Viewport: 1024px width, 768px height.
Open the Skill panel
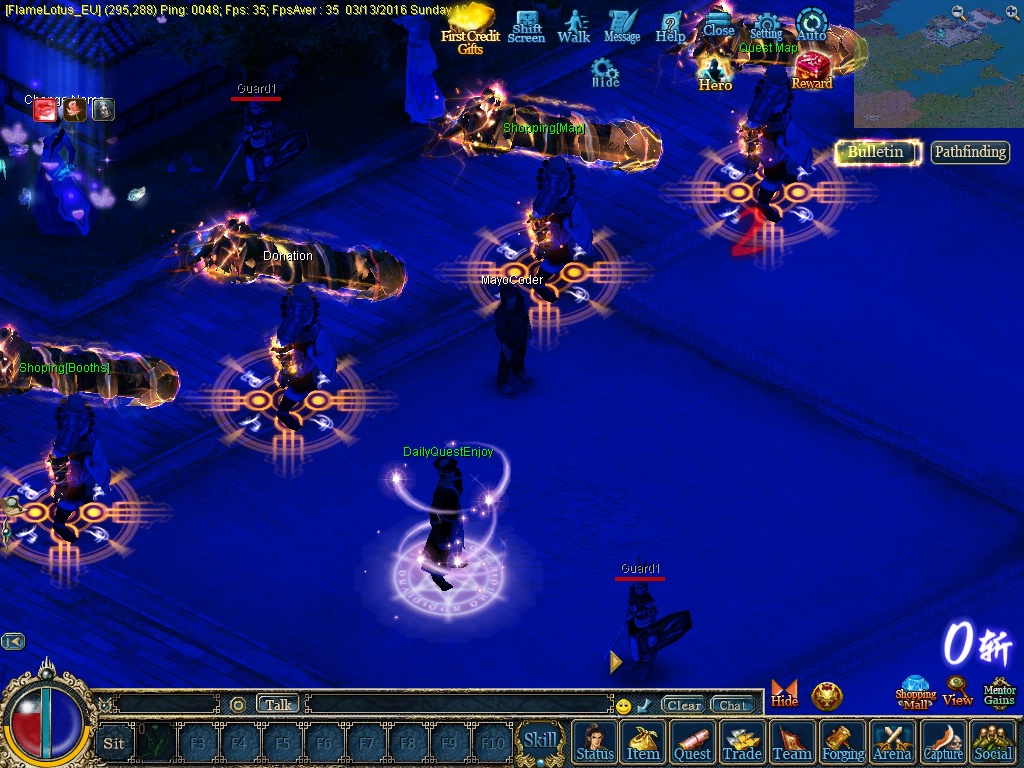[540, 741]
